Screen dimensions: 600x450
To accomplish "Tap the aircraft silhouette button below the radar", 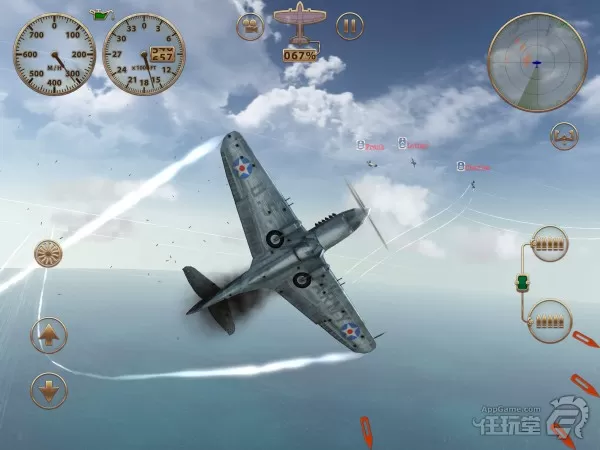I will point(564,136).
